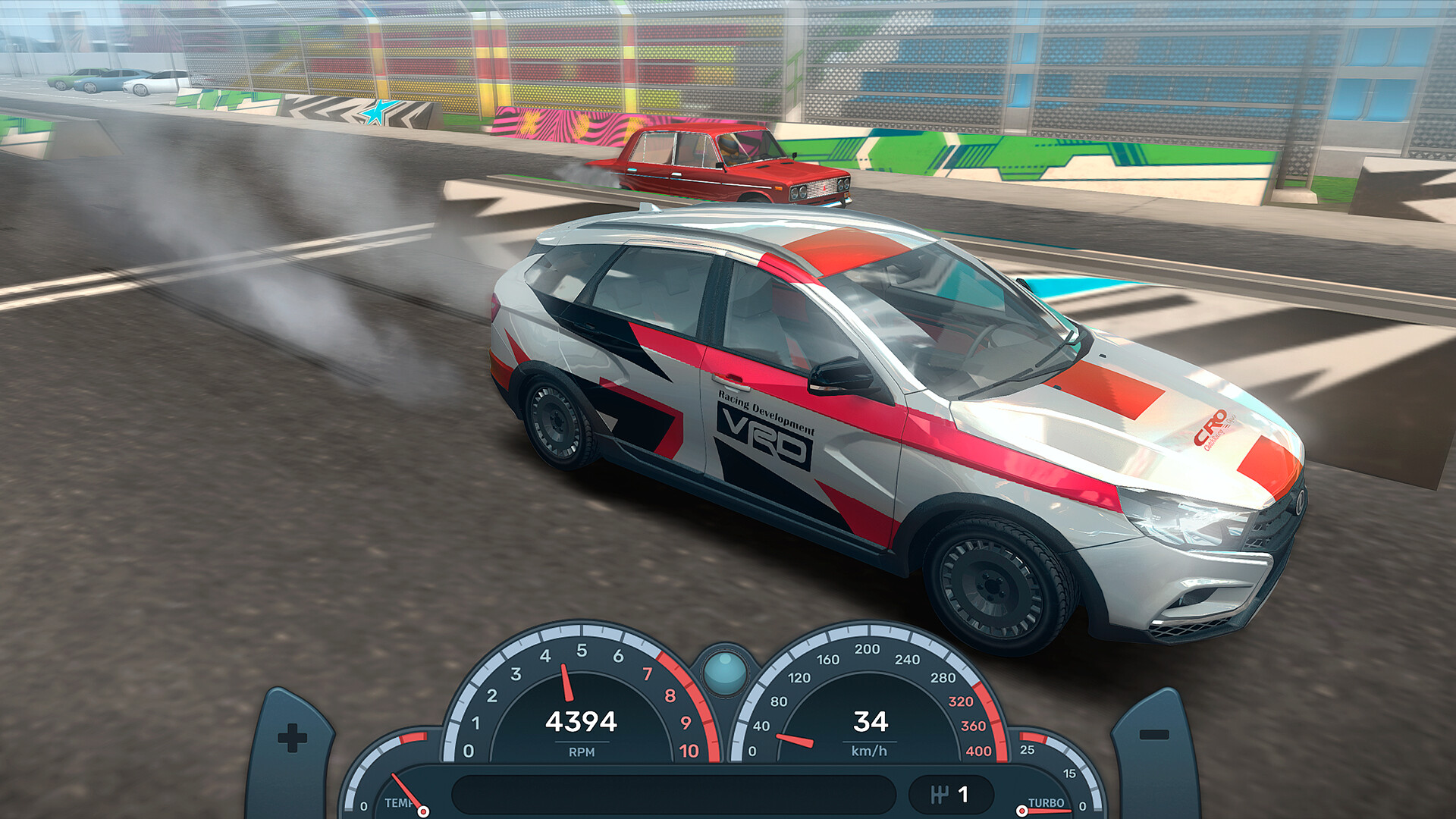
Task: Tap the minus downshift paddle
Action: pyautogui.click(x=1153, y=737)
